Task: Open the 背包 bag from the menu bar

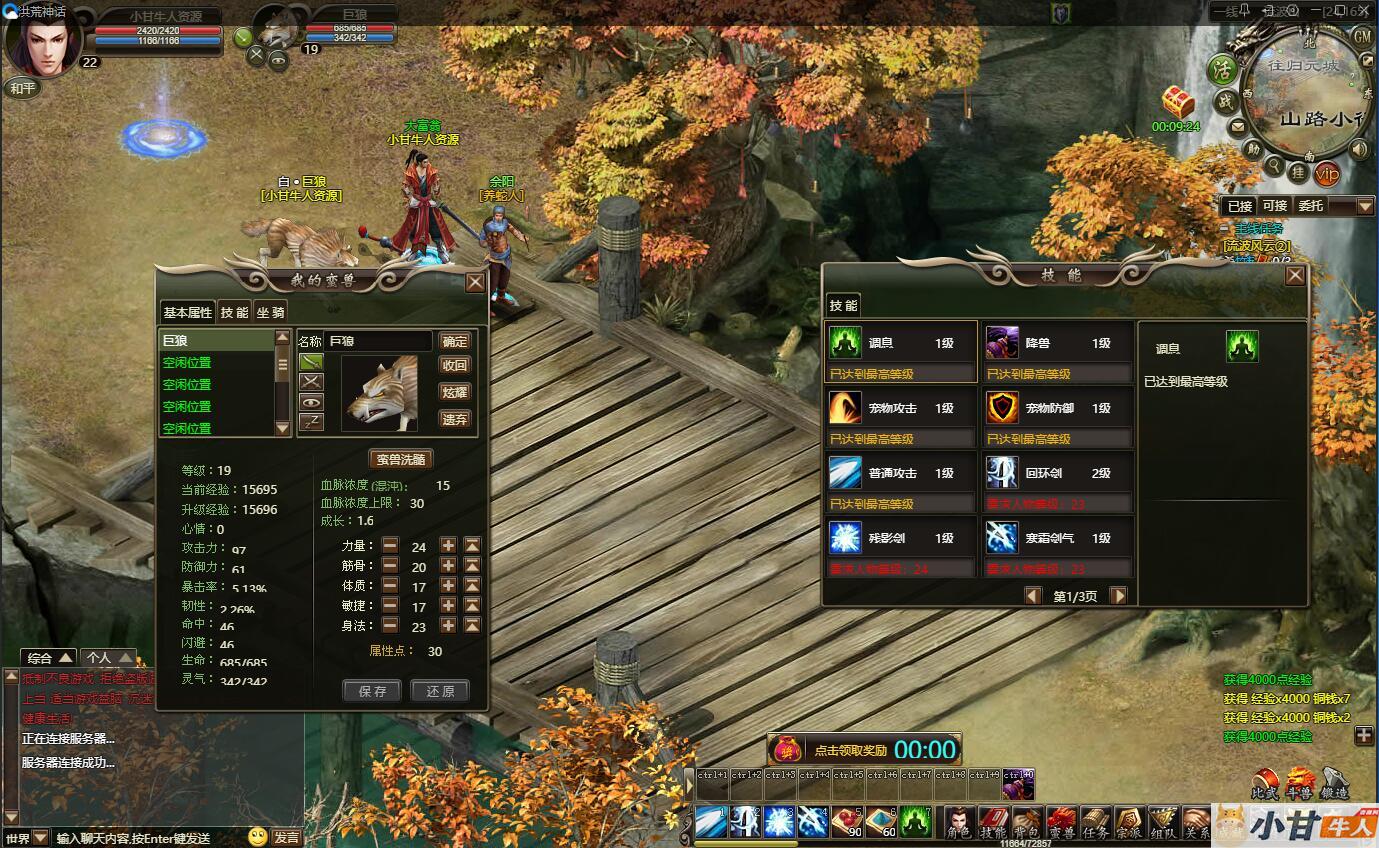Action: (1027, 822)
